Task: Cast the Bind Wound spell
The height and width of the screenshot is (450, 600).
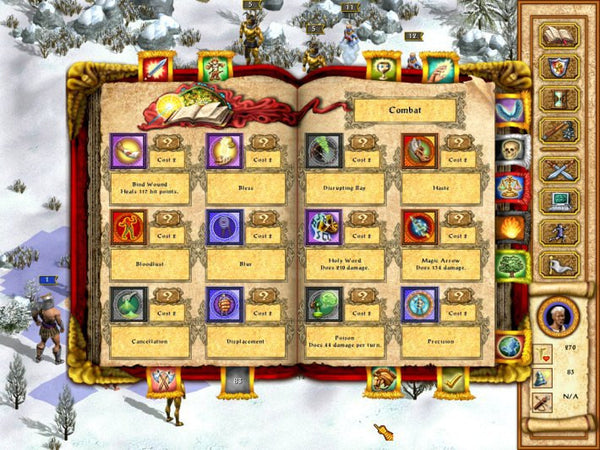Action: pos(128,151)
